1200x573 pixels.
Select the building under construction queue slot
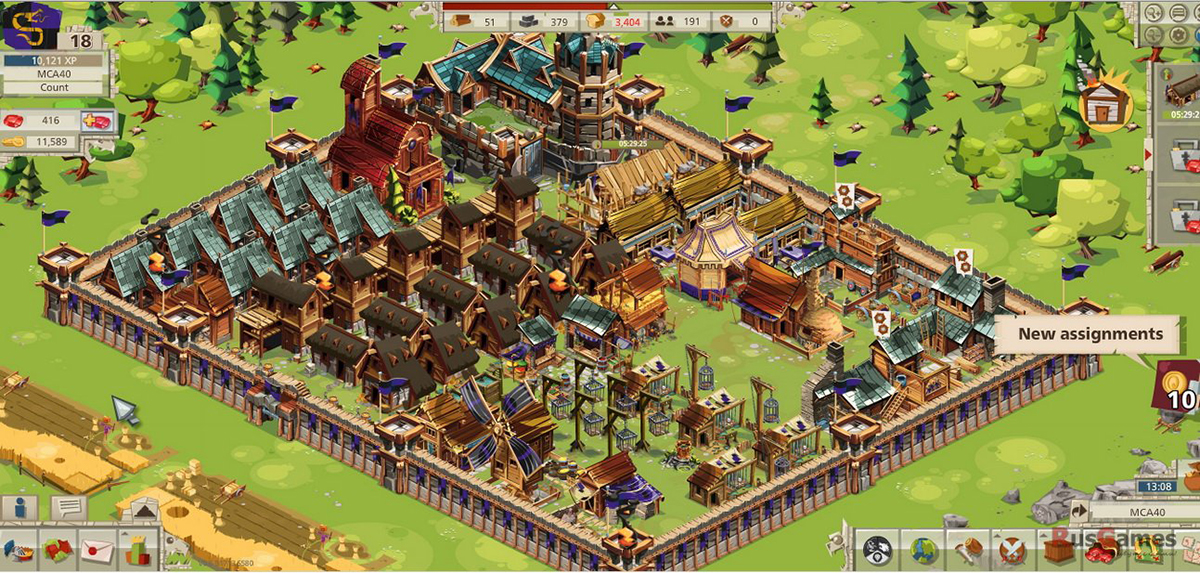point(1181,97)
